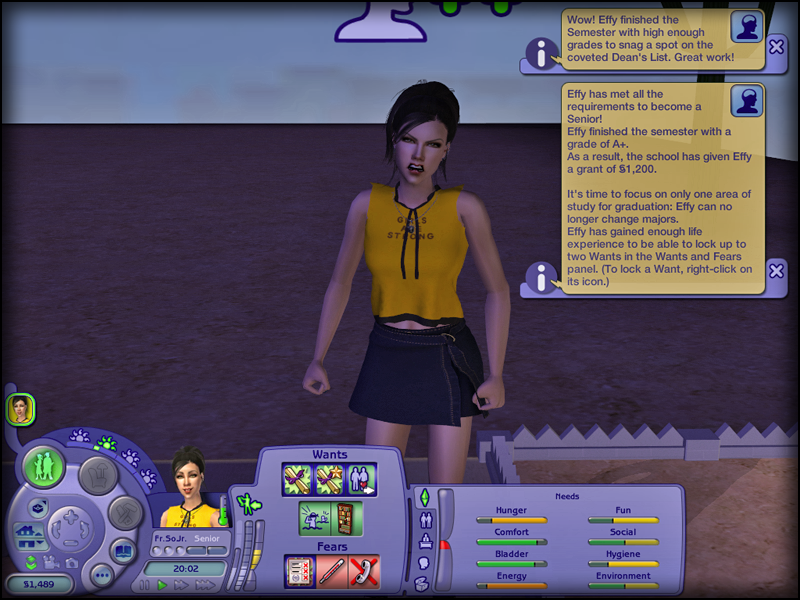Select Effy's portrait in the Sim skewer
This screenshot has height=600, width=800.
(x=20, y=408)
